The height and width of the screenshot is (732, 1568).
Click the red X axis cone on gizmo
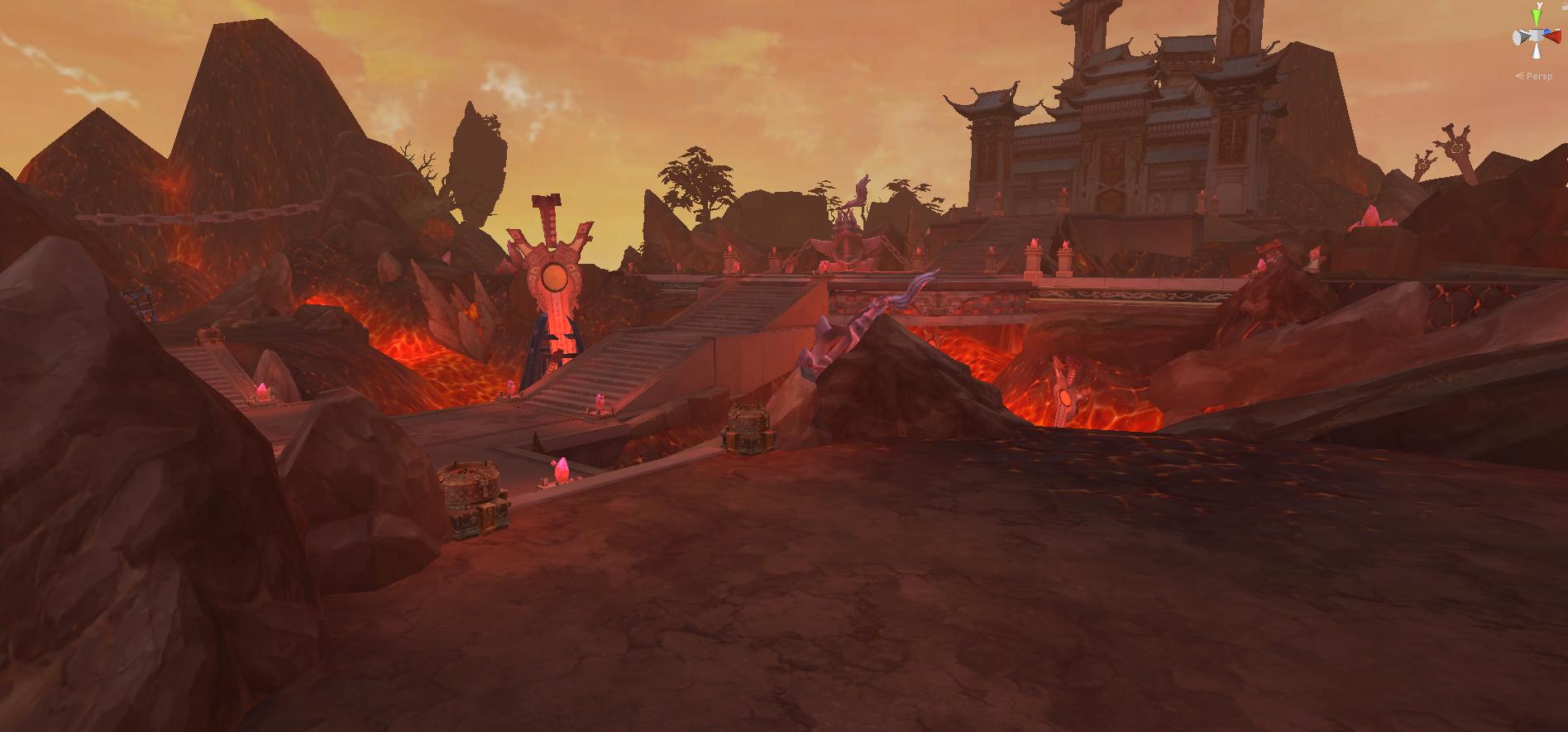pos(1556,36)
